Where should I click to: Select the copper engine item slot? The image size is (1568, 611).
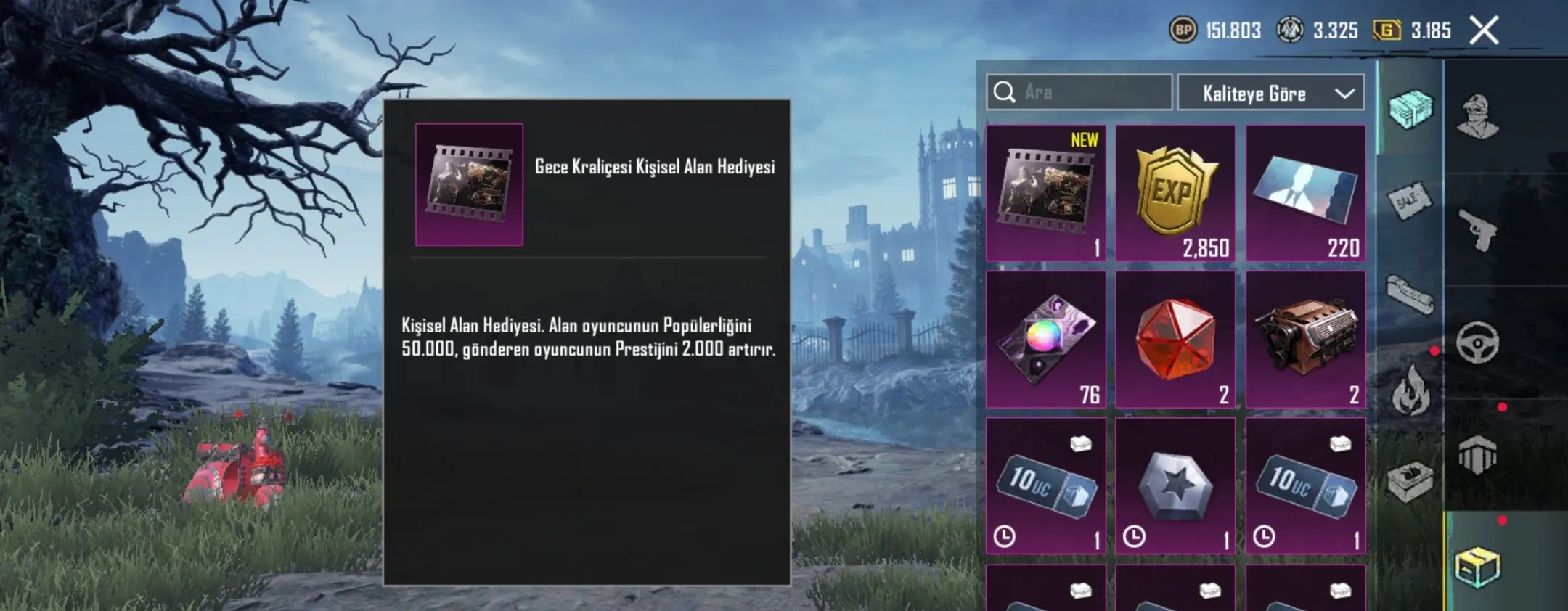coord(1305,339)
